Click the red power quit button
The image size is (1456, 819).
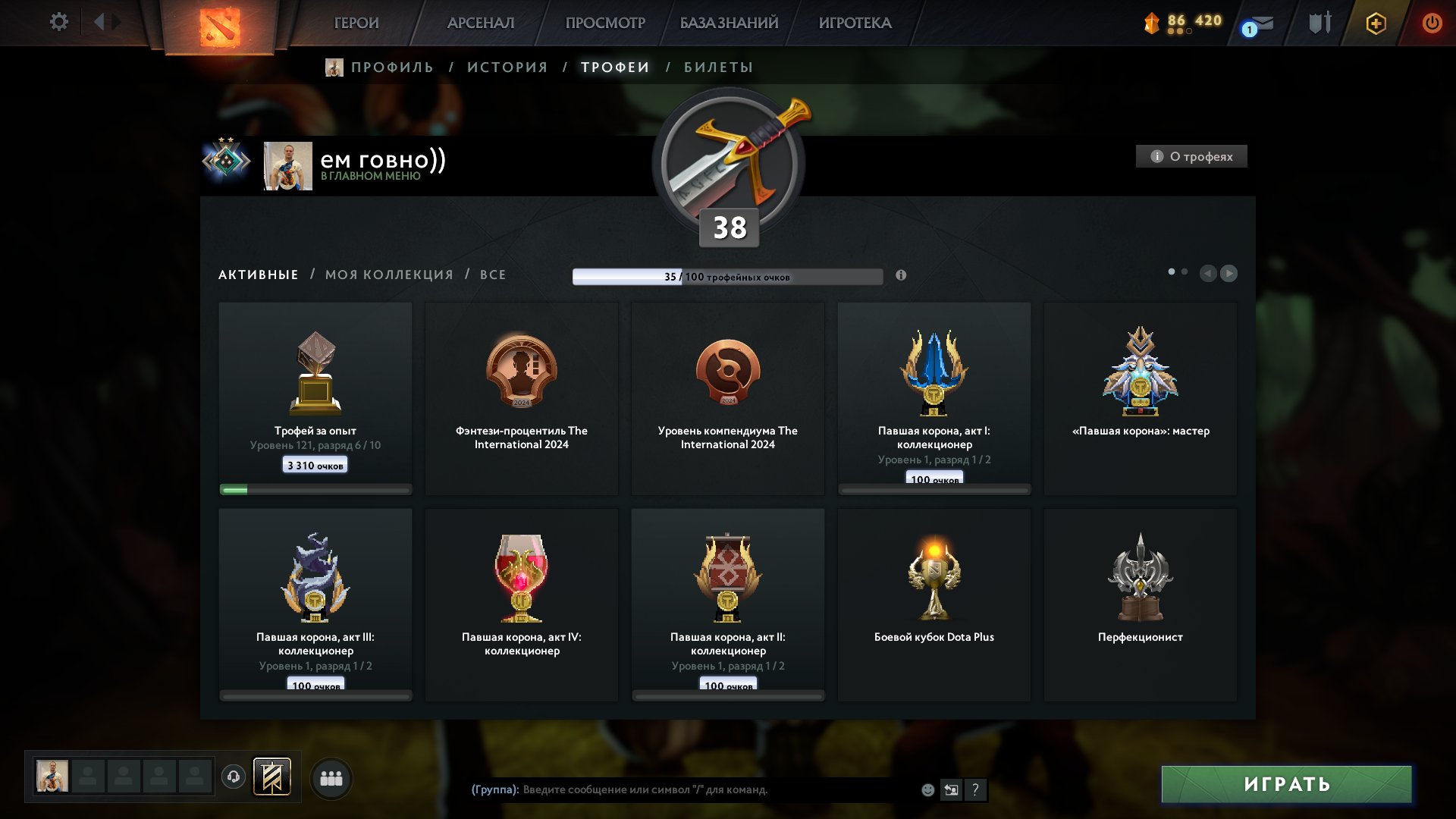(1432, 23)
